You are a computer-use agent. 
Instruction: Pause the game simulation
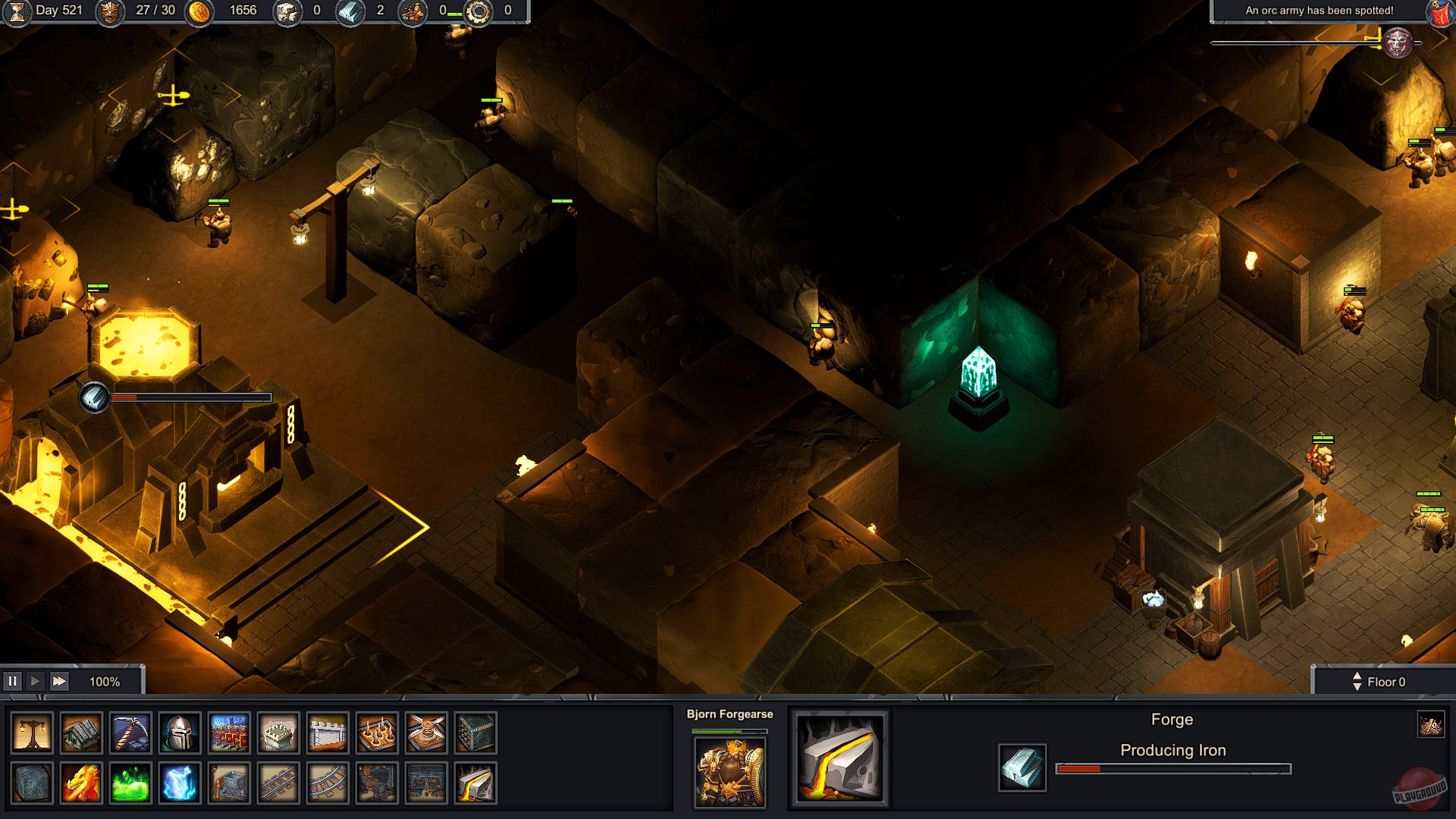[x=14, y=681]
